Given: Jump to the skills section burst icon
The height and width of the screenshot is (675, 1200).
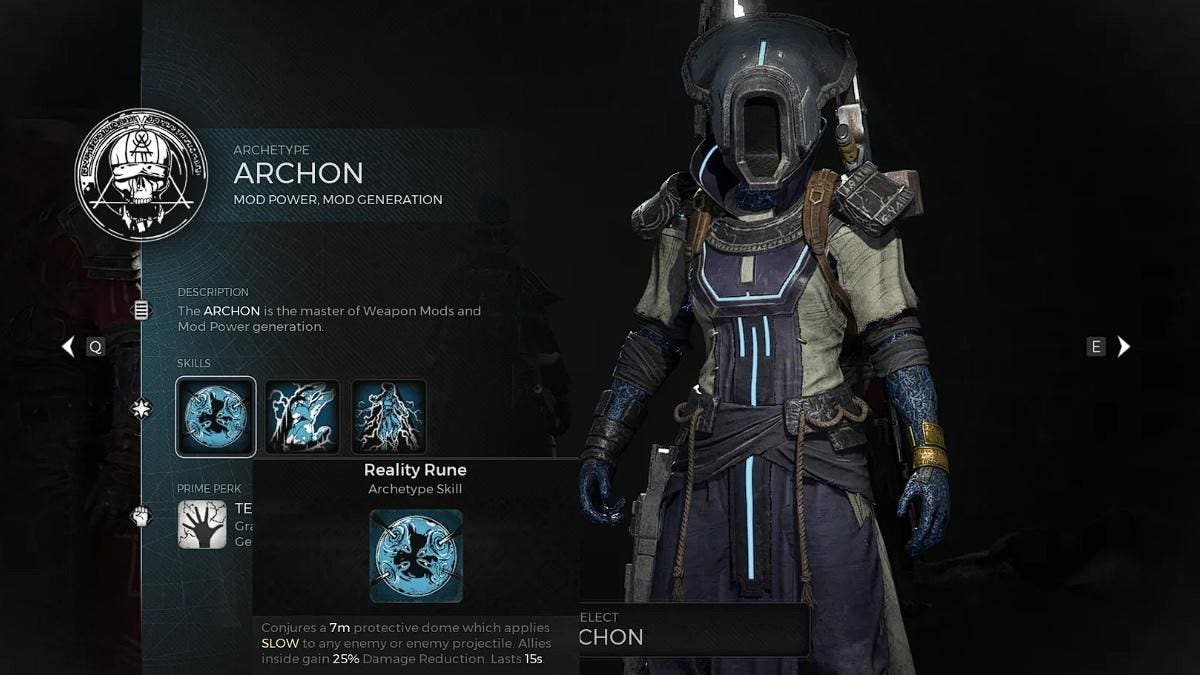Looking at the screenshot, I should (x=141, y=409).
